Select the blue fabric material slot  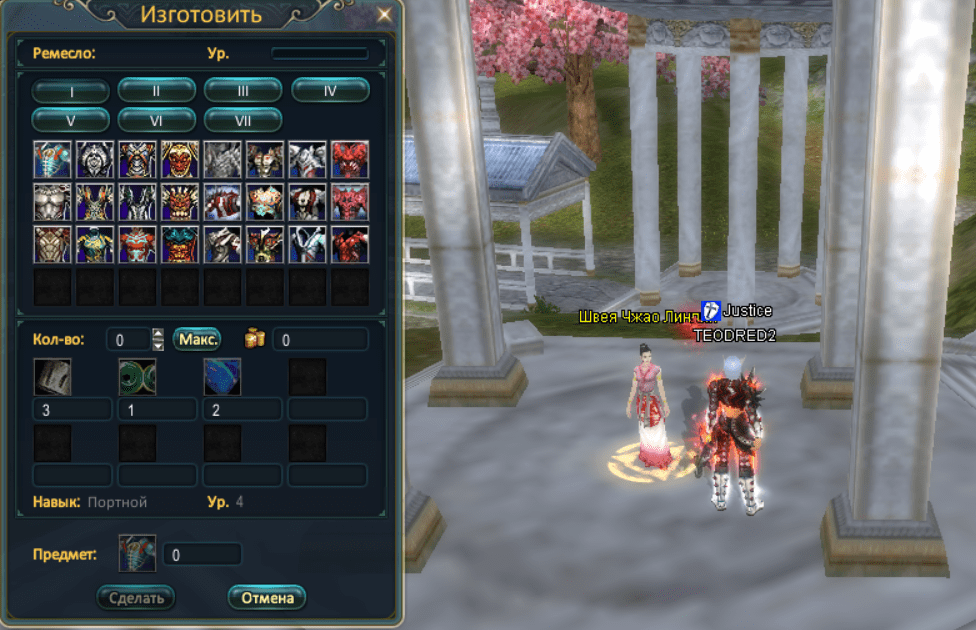pos(222,377)
